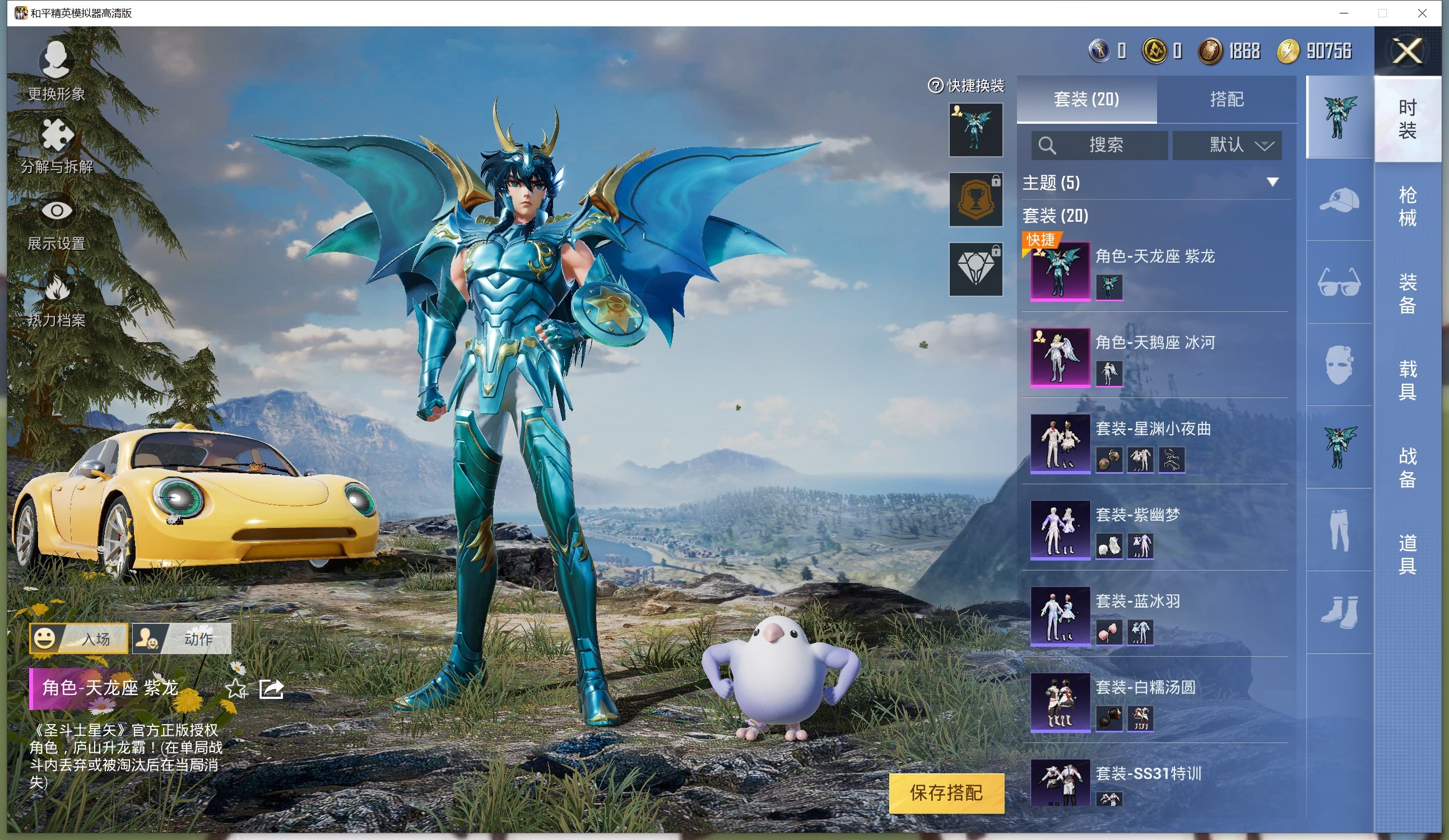Share the outfit using the share icon
This screenshot has width=1449, height=840.
271,688
